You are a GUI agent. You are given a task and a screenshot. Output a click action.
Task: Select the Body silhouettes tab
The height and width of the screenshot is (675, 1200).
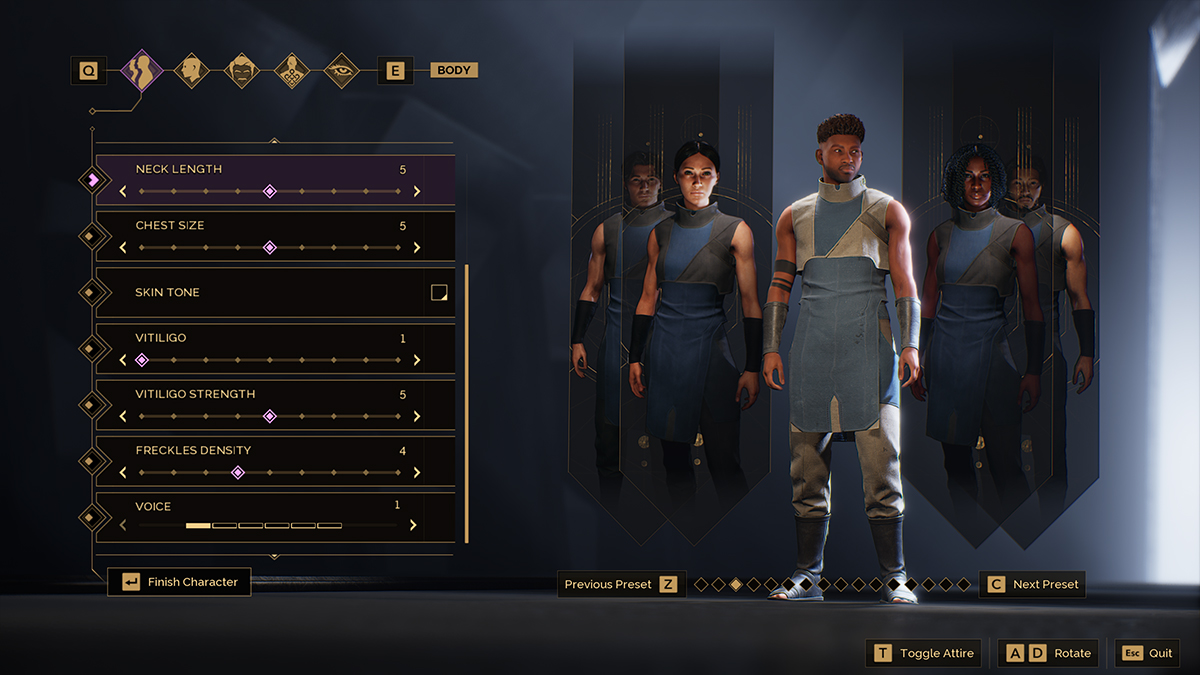[x=141, y=71]
